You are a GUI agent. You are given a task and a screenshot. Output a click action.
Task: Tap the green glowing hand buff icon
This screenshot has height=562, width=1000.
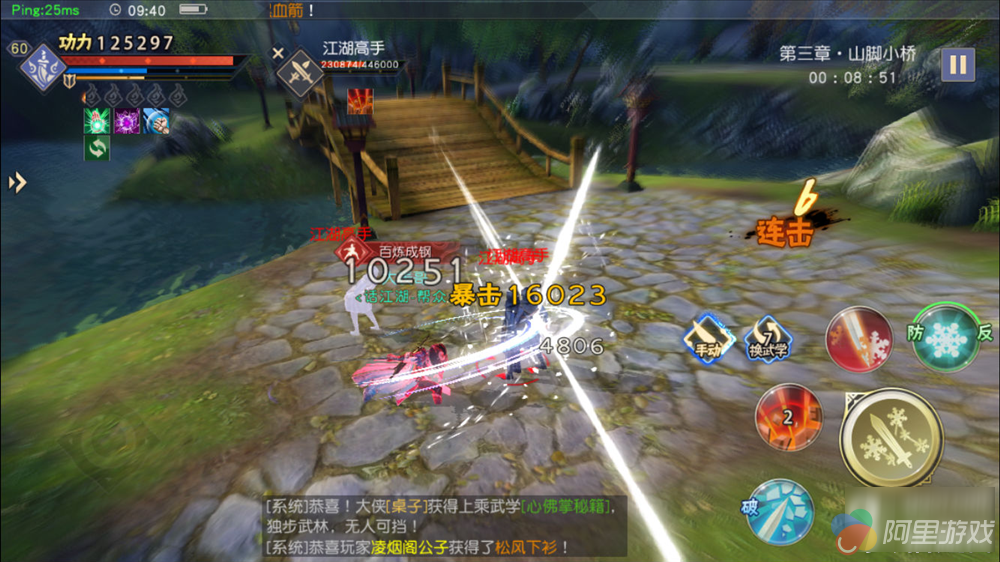click(97, 122)
